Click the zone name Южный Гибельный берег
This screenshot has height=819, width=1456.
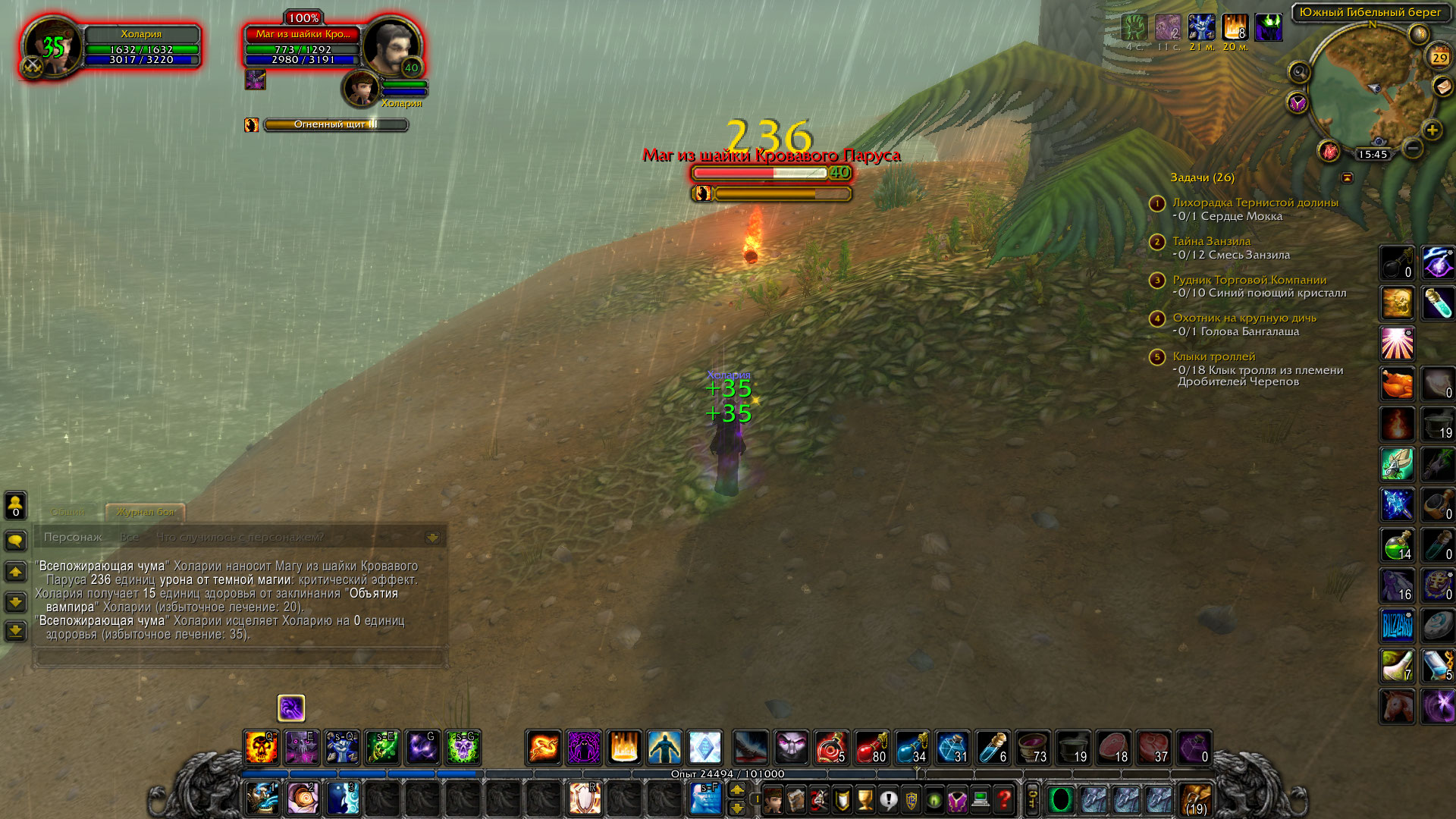(x=1370, y=12)
